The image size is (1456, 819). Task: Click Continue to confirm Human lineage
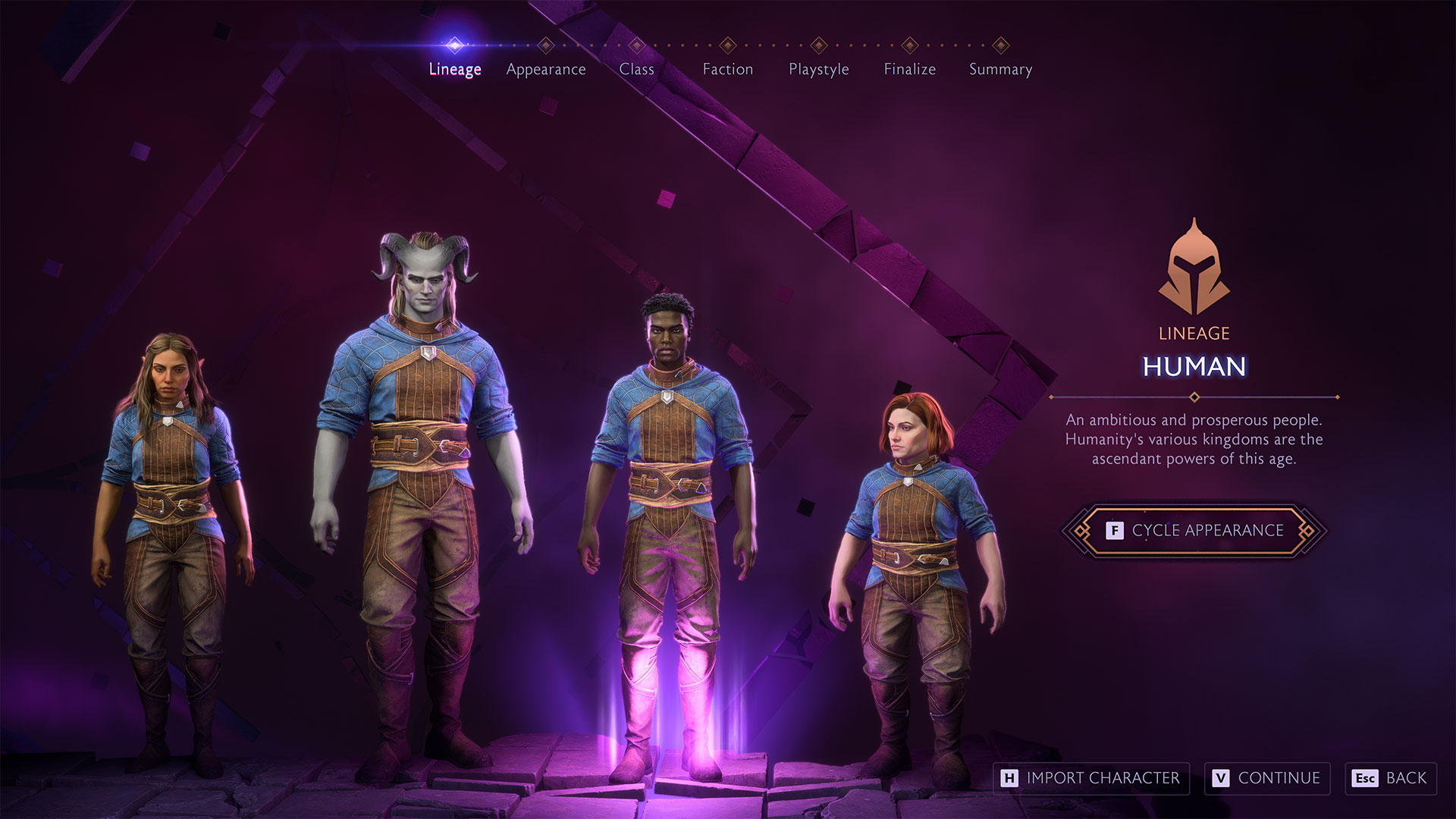point(1267,778)
